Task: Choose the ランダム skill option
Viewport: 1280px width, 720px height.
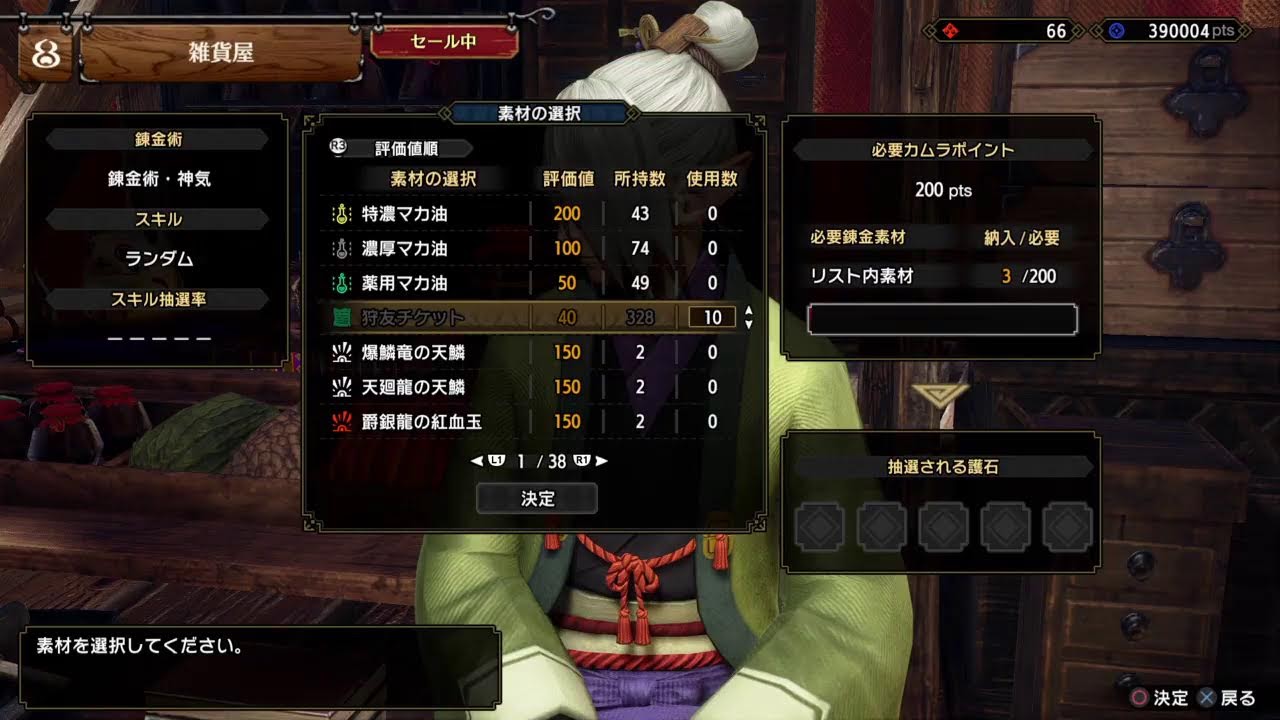Action: pos(159,258)
